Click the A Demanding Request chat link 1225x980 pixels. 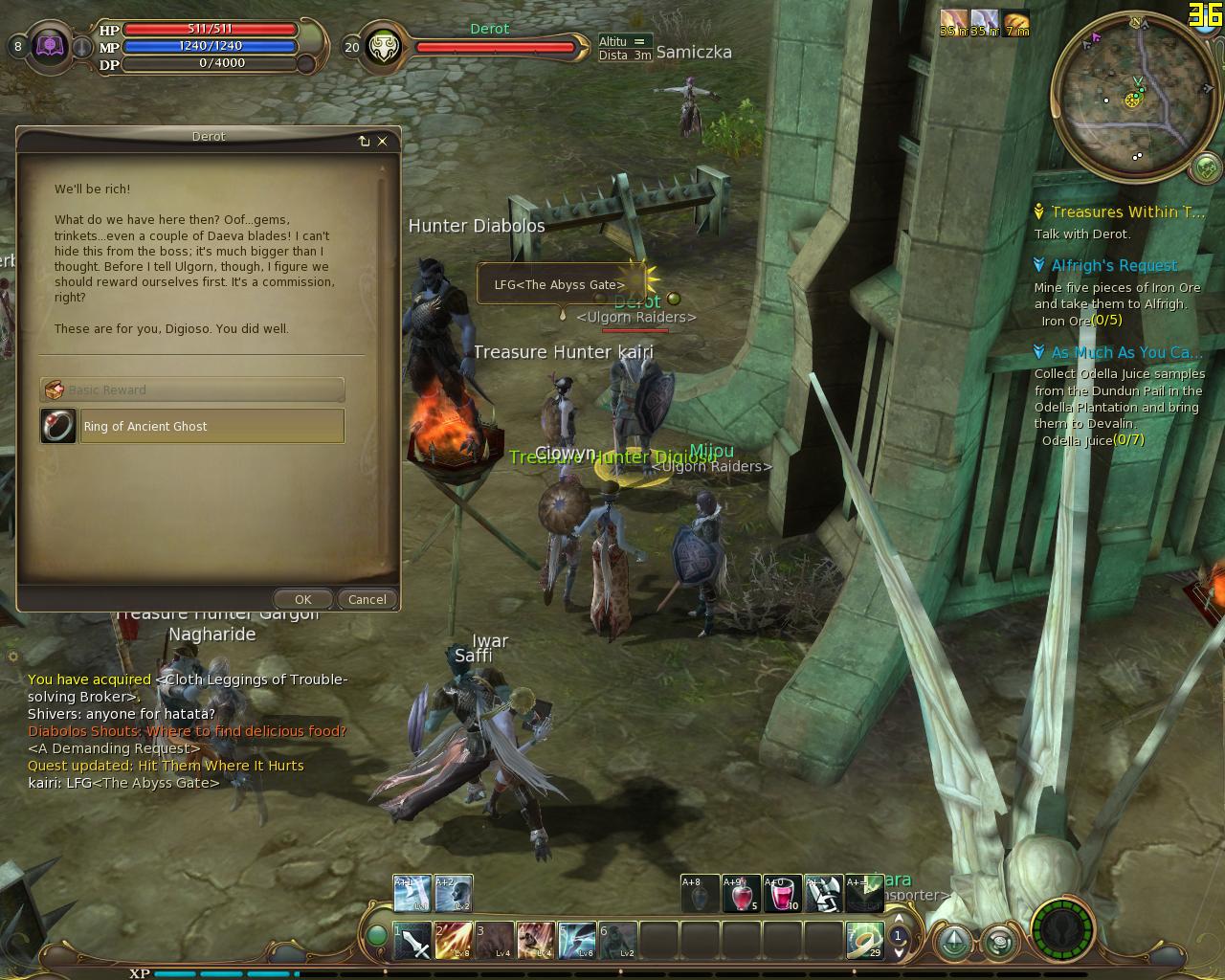pos(114,748)
